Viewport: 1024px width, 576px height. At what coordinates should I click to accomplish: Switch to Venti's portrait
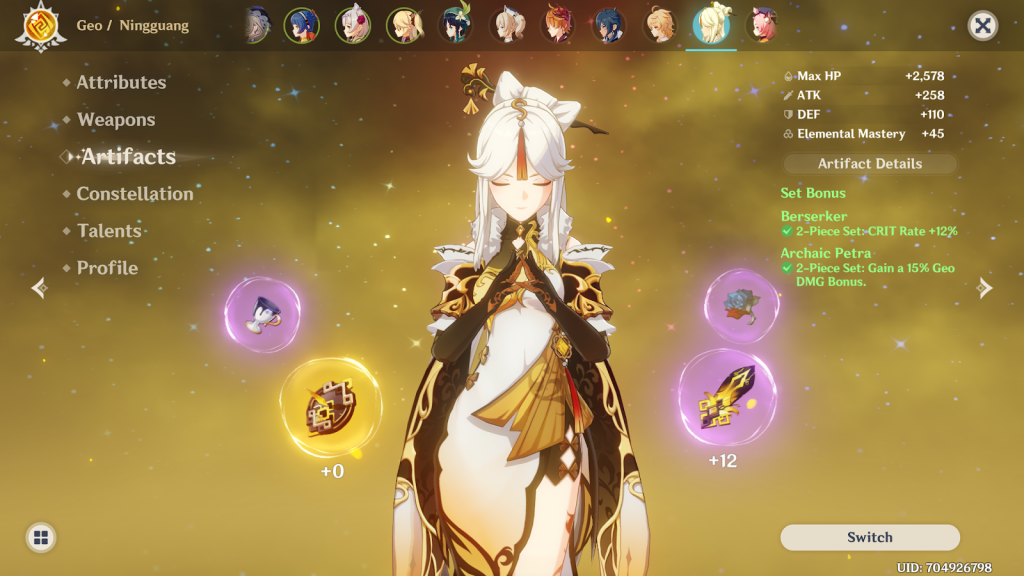[455, 26]
